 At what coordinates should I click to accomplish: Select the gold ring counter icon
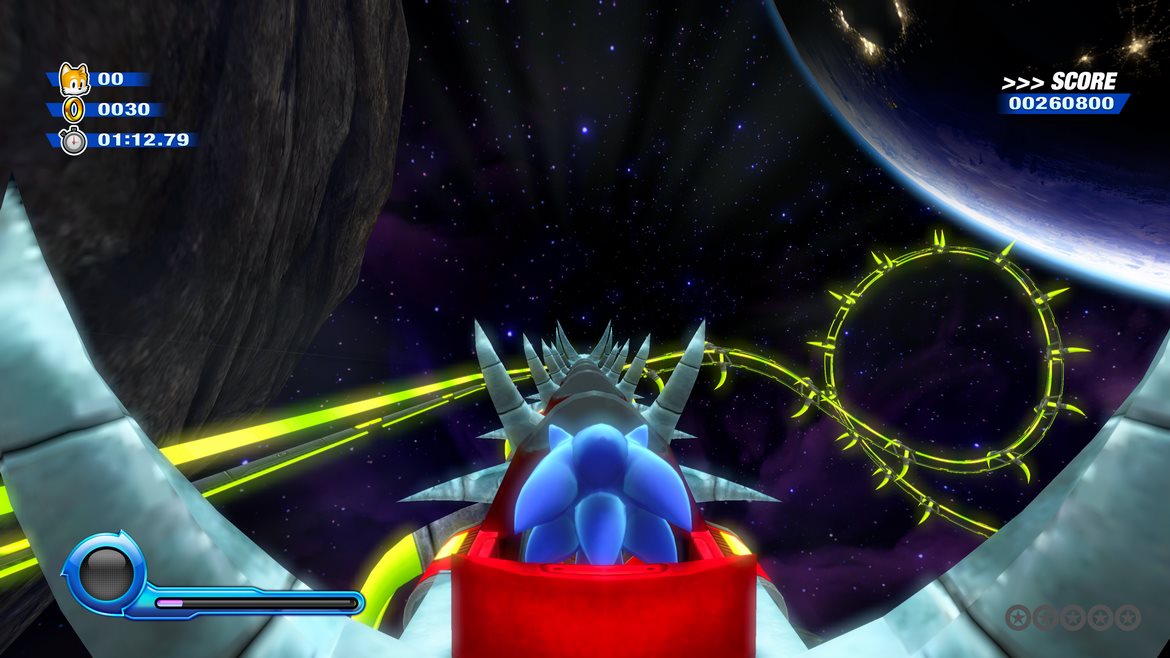click(74, 109)
